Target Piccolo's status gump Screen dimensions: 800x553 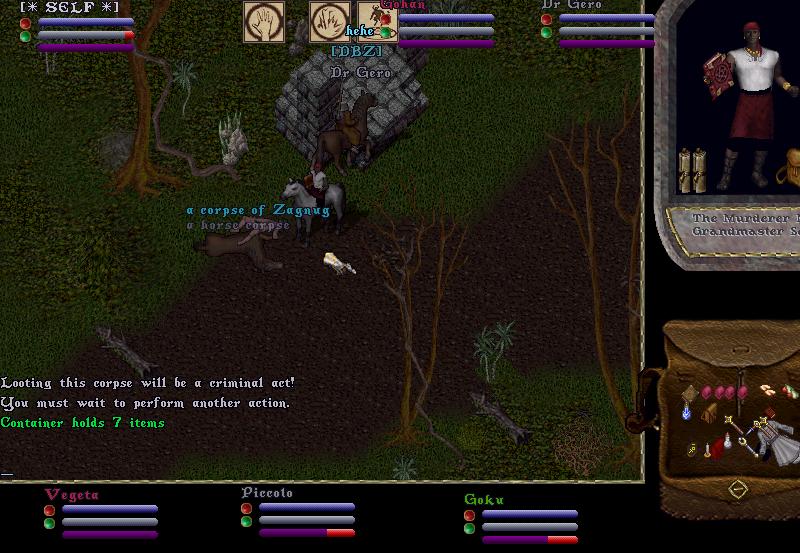pyautogui.click(x=299, y=513)
